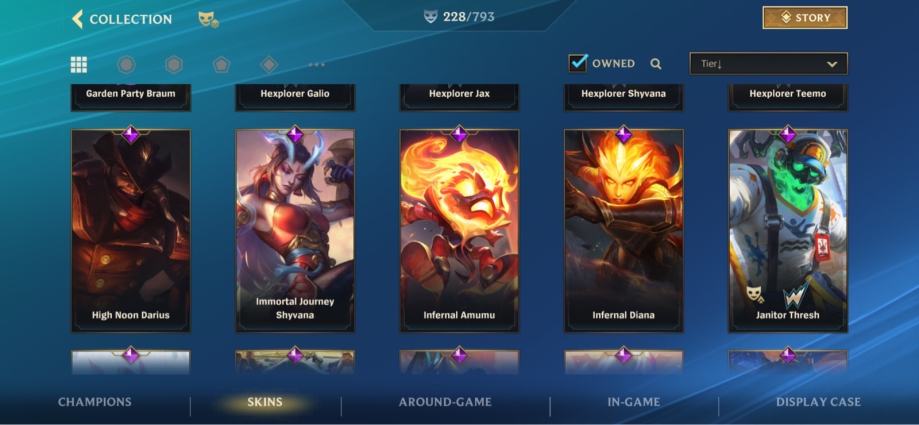
Task: View the Janitor Thresh skin
Action: (787, 230)
